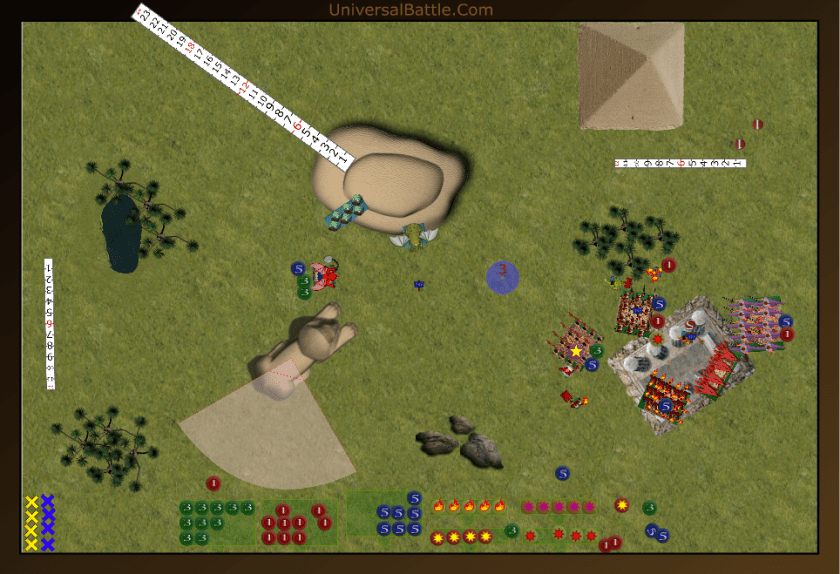Image resolution: width=840 pixels, height=574 pixels.
Task: Select the long diagonal 23-inch ruler
Action: (243, 87)
